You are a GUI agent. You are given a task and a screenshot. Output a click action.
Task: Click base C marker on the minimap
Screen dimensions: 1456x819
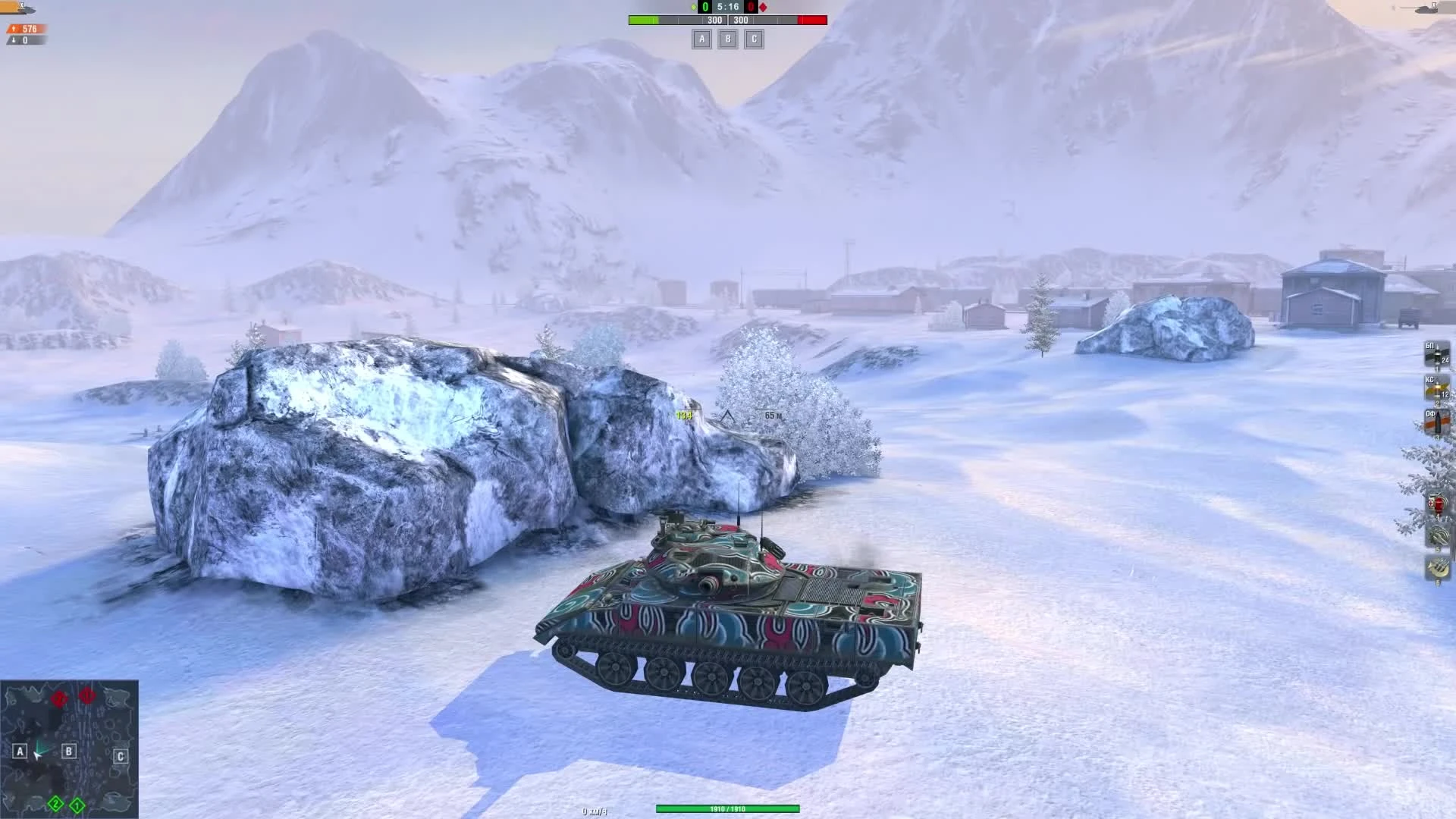pyautogui.click(x=119, y=756)
